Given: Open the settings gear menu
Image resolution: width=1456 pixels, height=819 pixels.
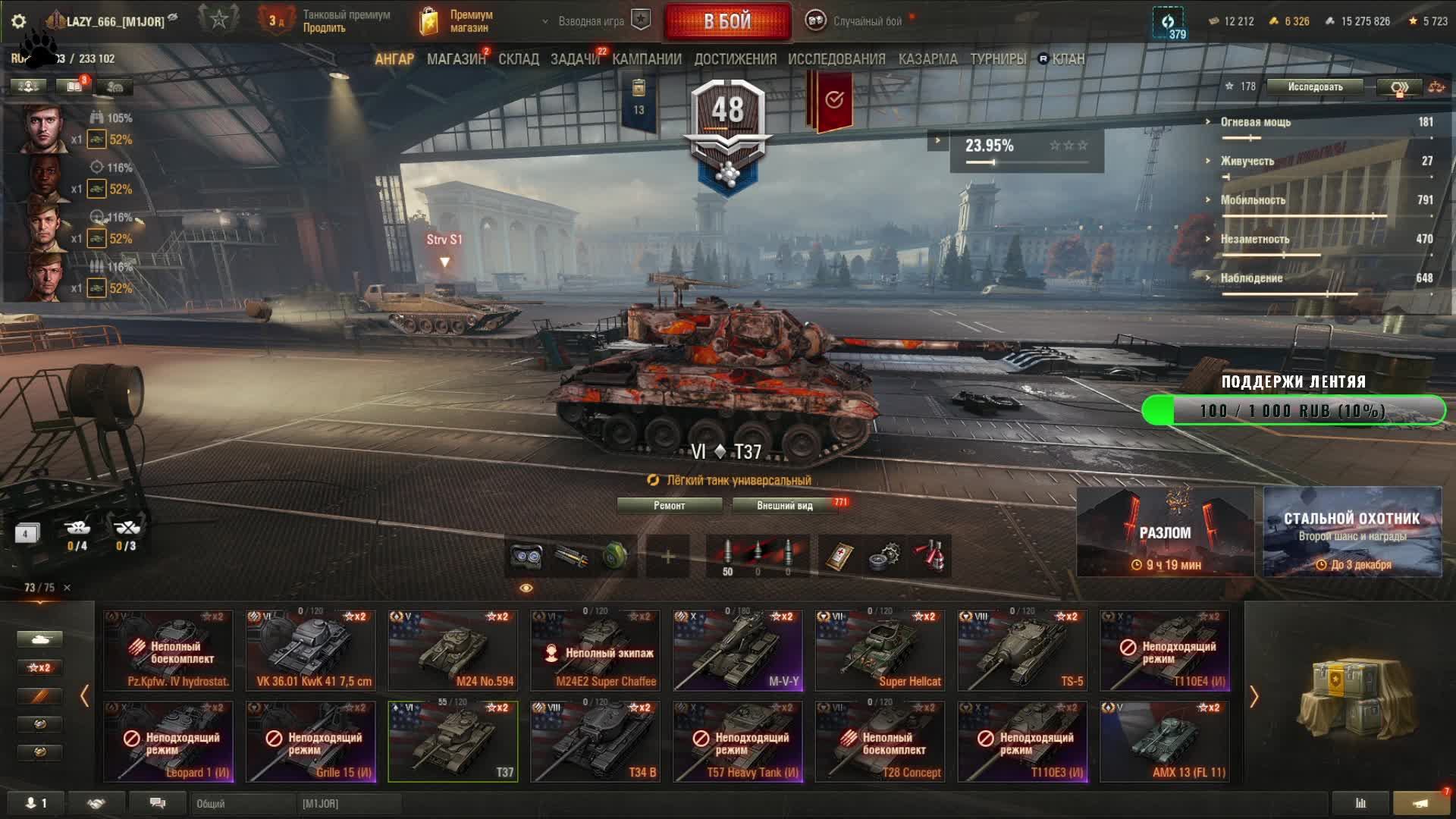Looking at the screenshot, I should pos(19,21).
